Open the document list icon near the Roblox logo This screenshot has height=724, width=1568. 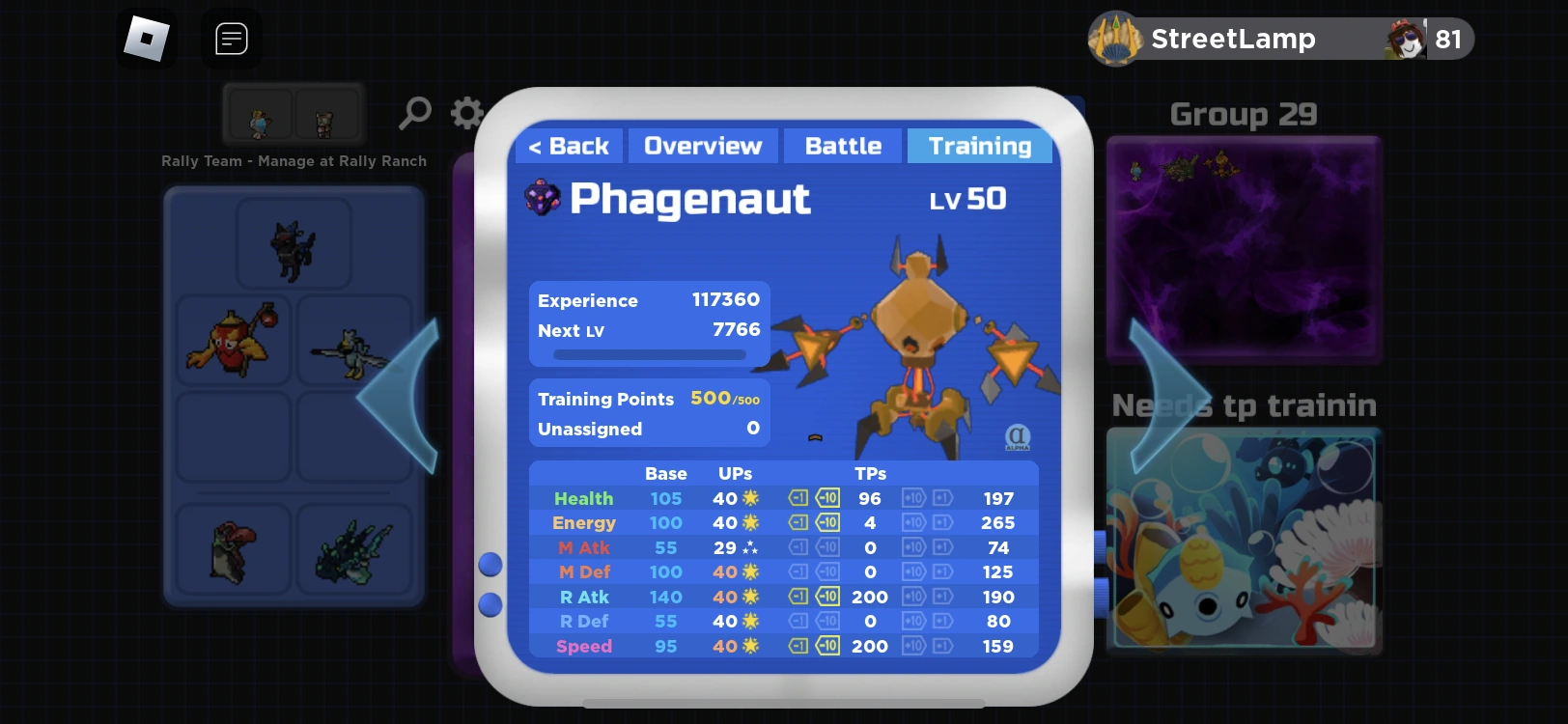click(x=231, y=39)
